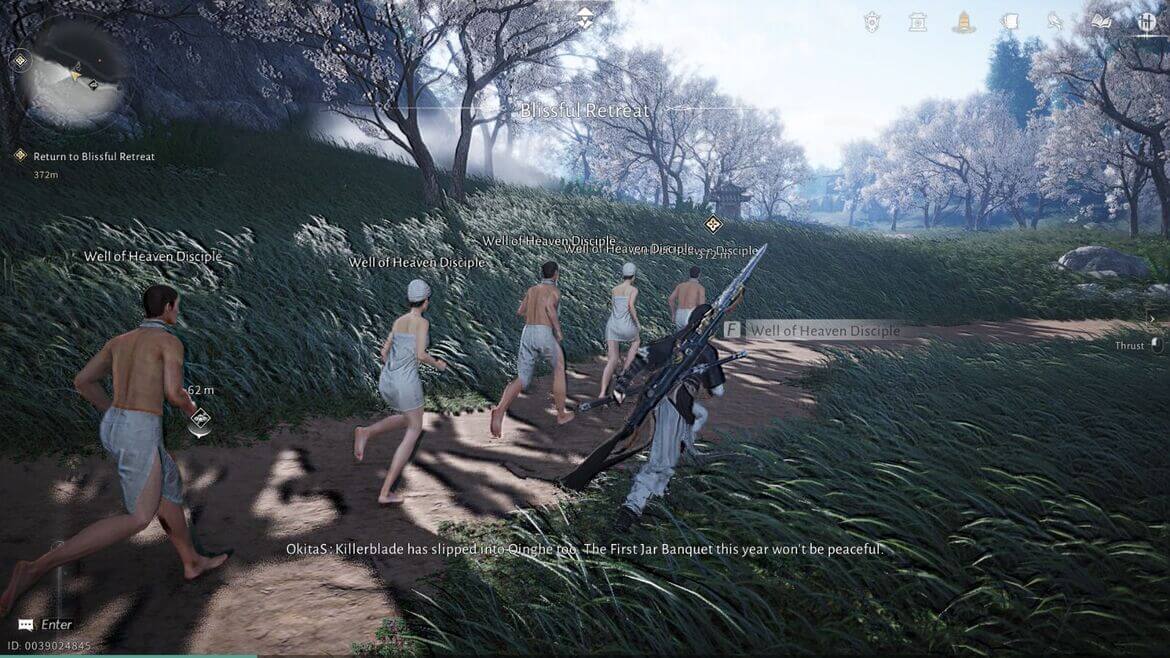
Task: Open the scroll pages menu icon
Action: [1009, 22]
